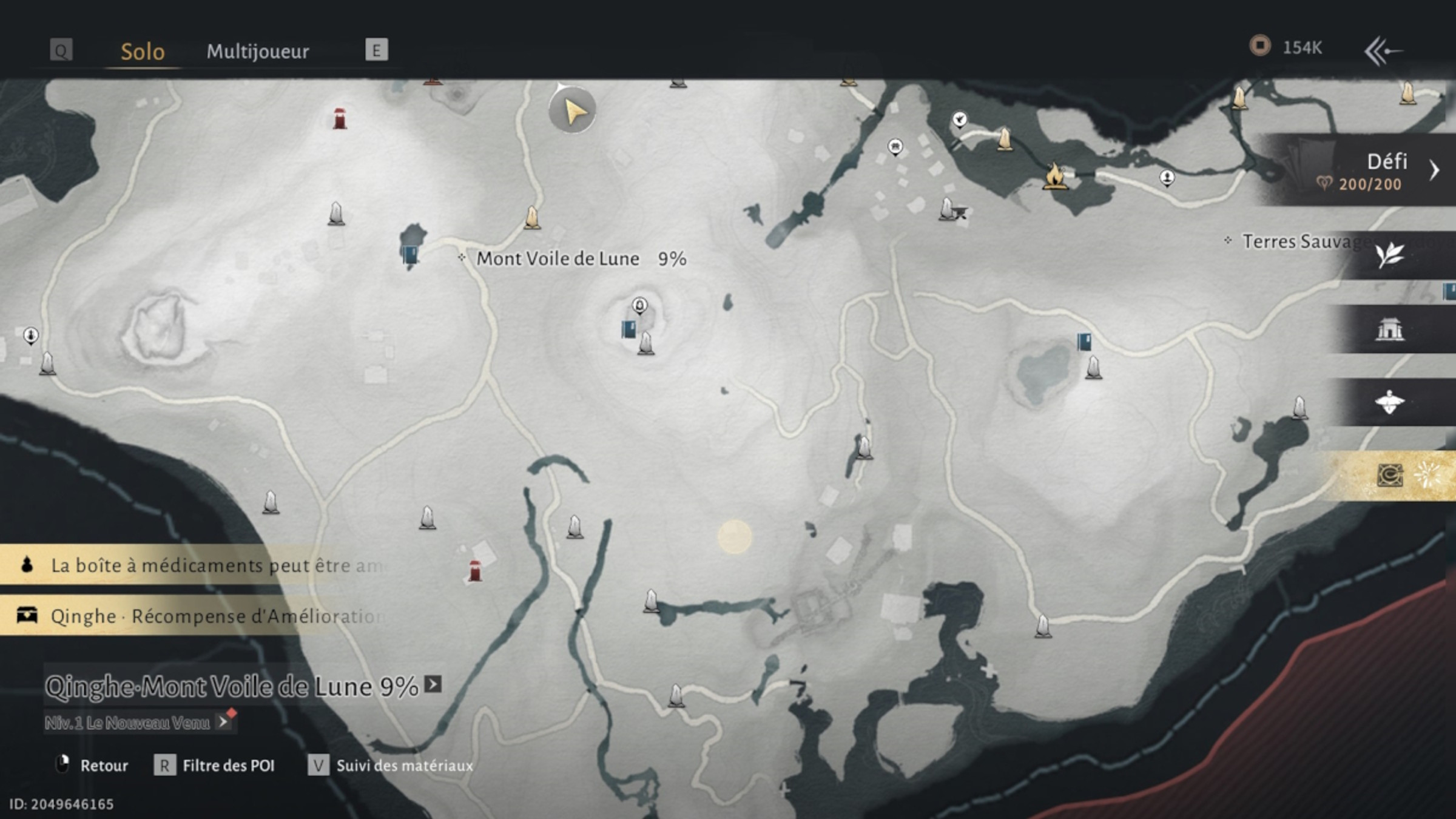Select the temple gate side category

(1389, 329)
